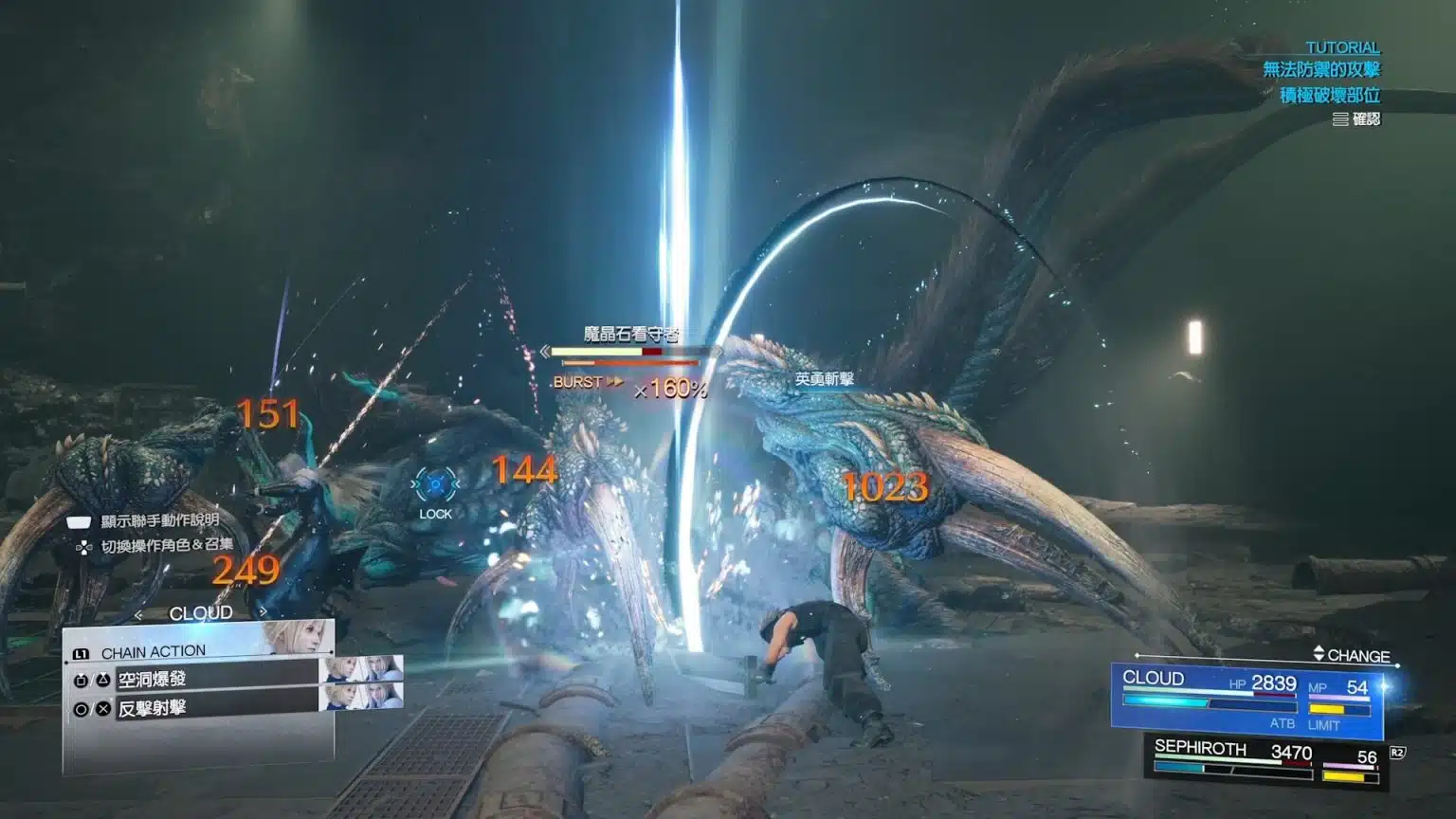The image size is (1456, 819).
Task: Click the CHAIN ACTION menu header
Action: 153,652
